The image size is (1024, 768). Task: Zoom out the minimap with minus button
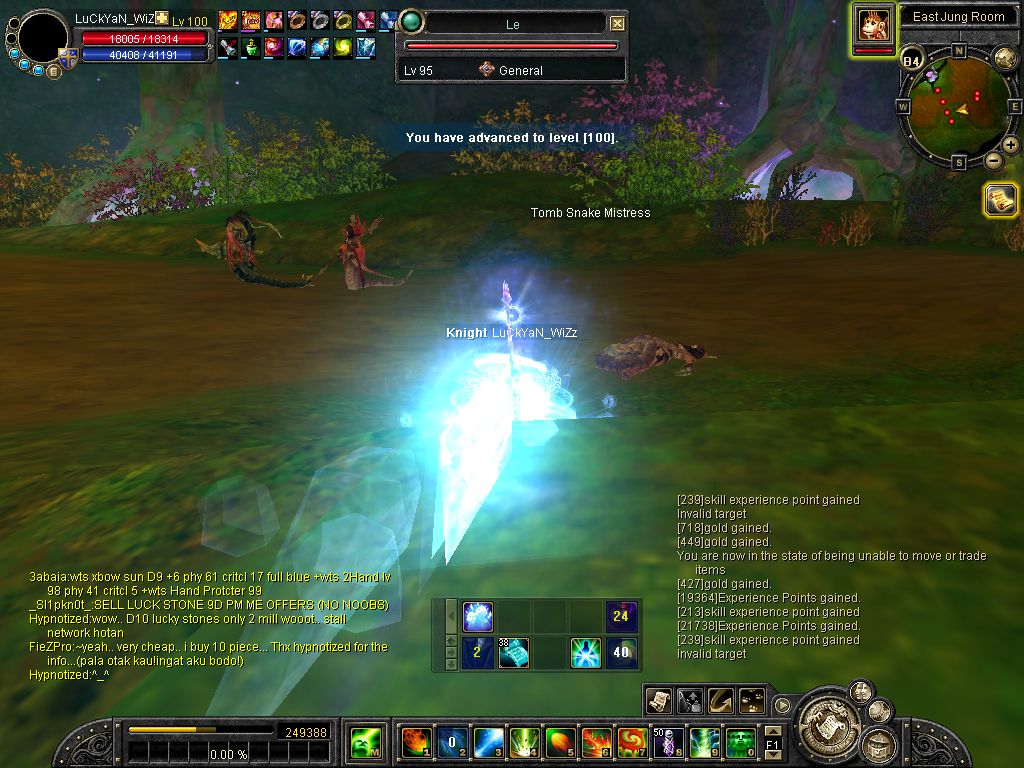click(x=994, y=160)
